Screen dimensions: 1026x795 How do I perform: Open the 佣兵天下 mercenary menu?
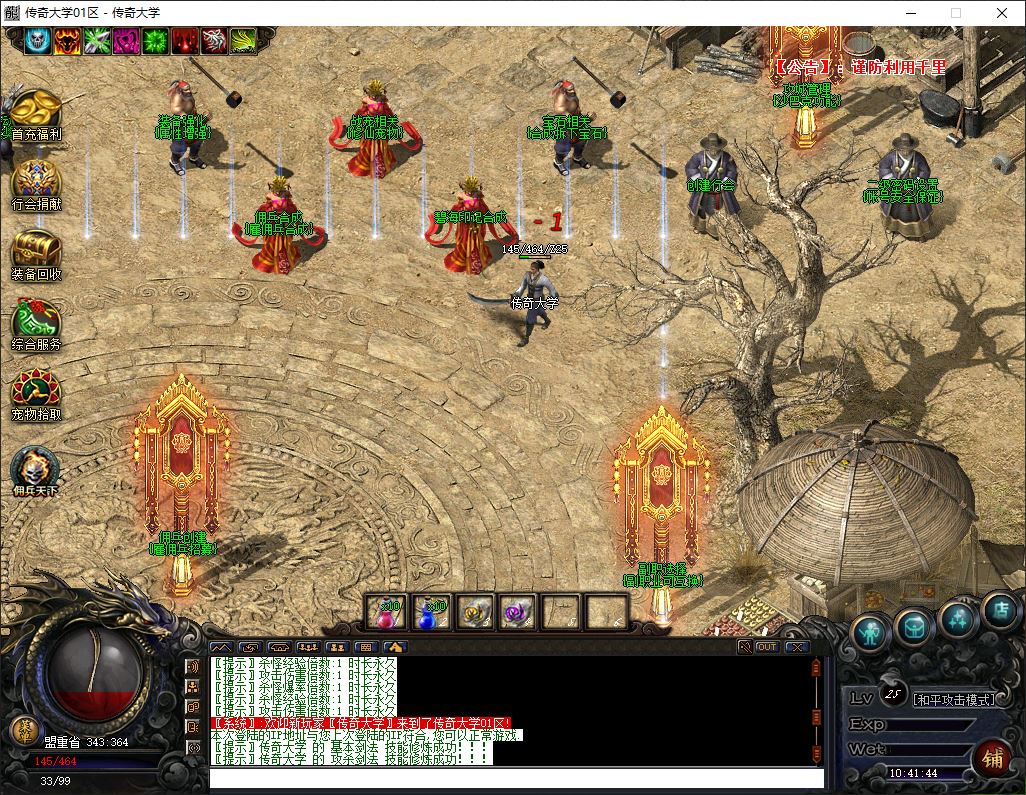36,469
